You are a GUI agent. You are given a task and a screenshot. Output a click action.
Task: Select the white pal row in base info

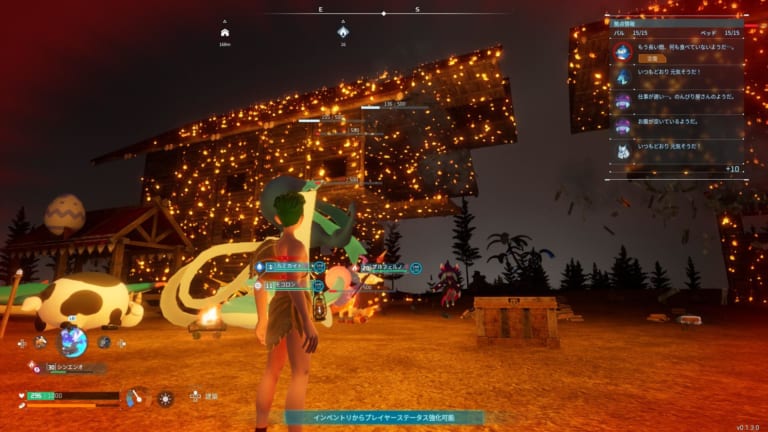[x=677, y=148]
